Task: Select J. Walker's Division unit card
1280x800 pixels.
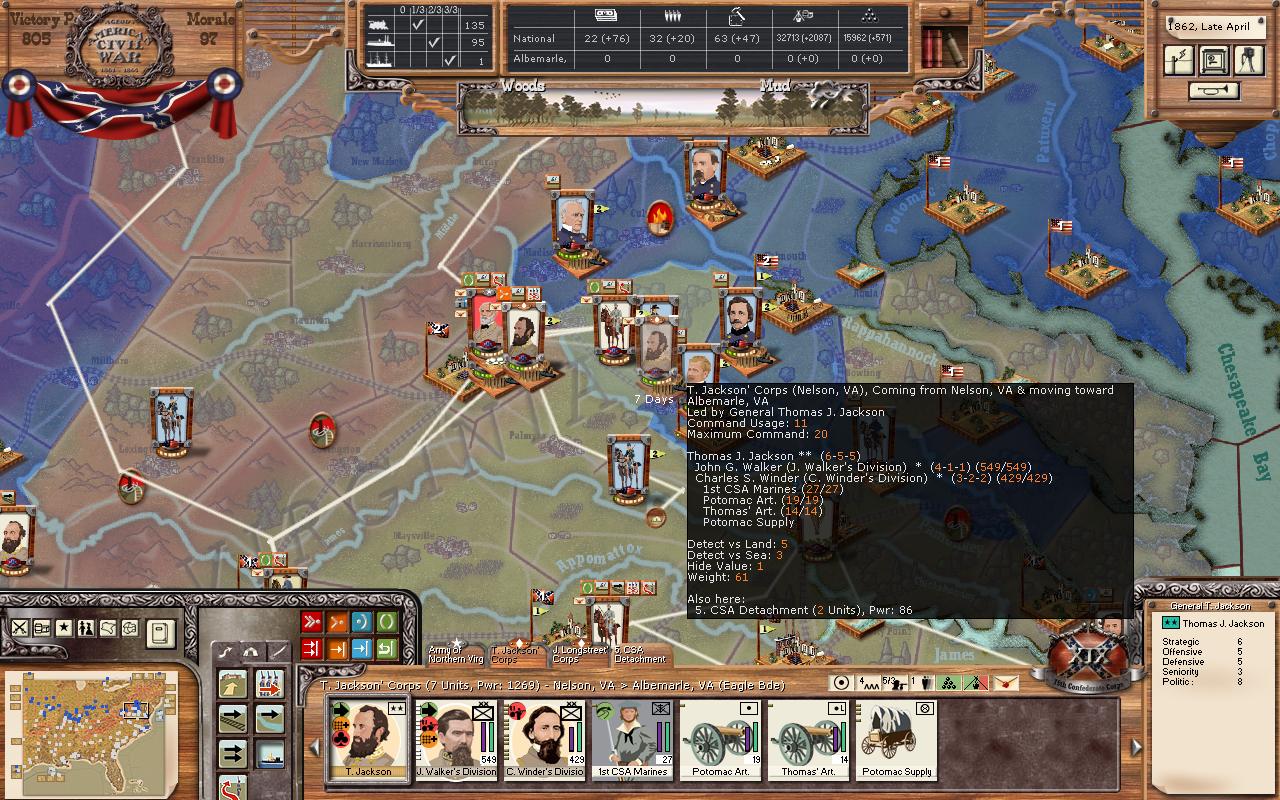Action: 456,738
